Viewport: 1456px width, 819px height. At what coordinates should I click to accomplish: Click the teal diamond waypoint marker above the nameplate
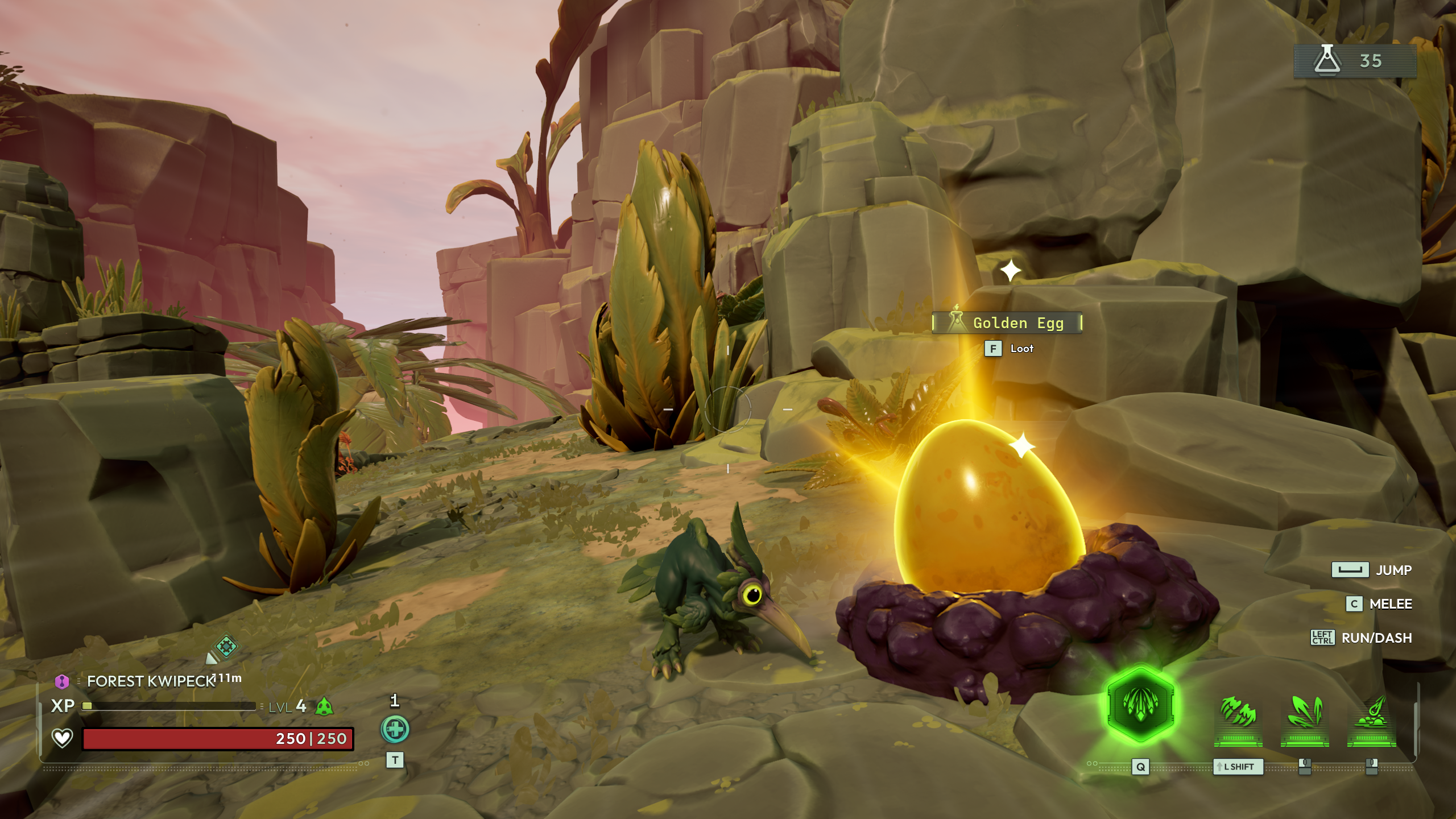[x=226, y=646]
